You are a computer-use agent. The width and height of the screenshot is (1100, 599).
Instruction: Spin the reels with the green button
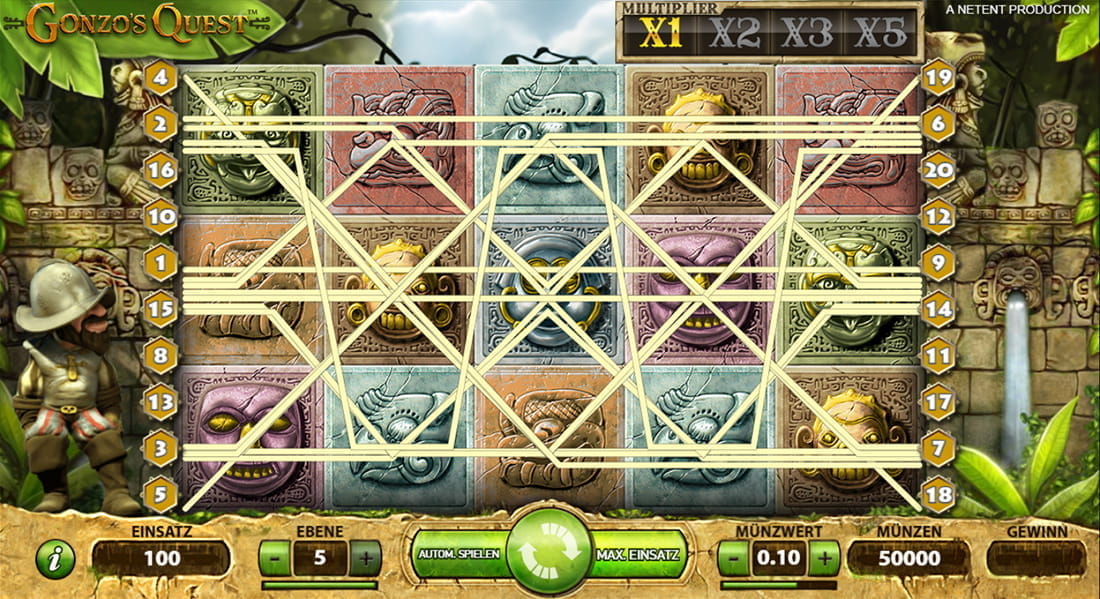click(x=548, y=553)
